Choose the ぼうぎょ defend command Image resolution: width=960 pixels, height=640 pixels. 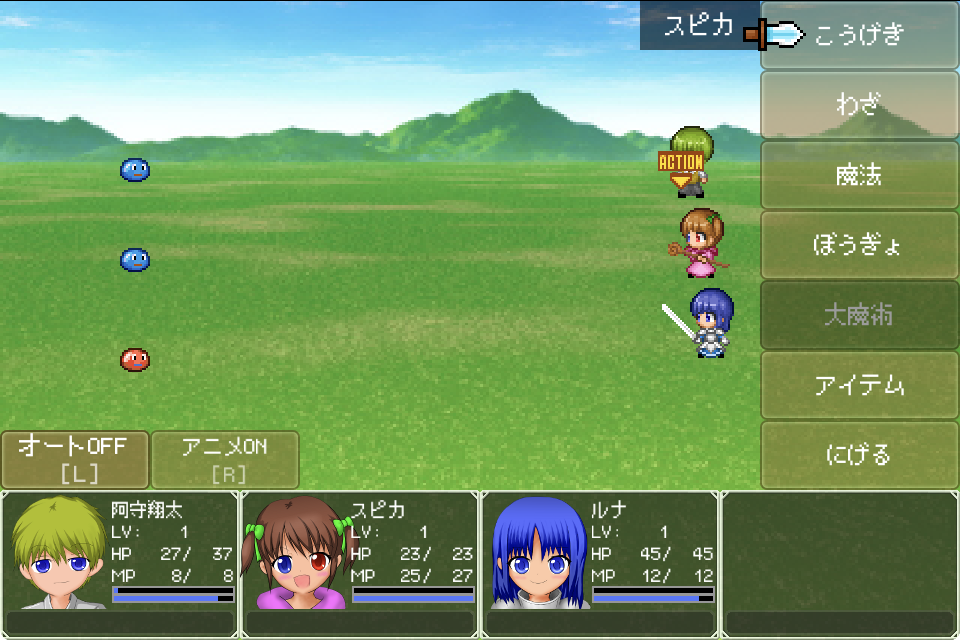click(x=859, y=245)
